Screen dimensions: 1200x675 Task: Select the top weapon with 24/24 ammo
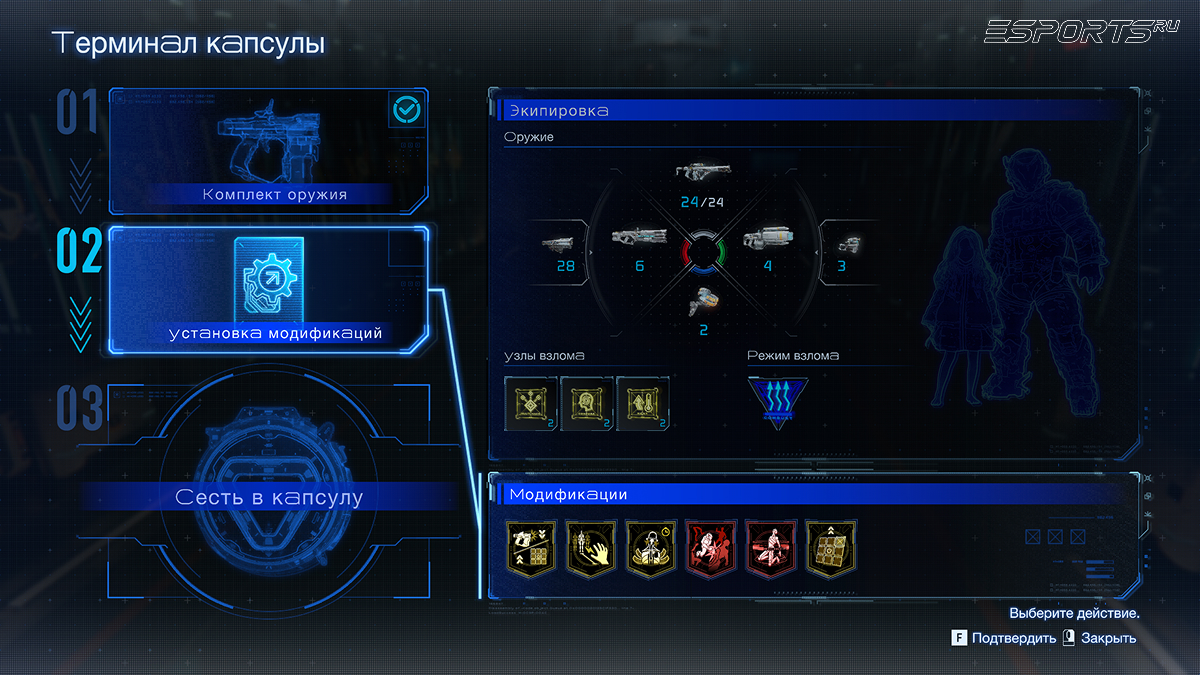coord(702,172)
